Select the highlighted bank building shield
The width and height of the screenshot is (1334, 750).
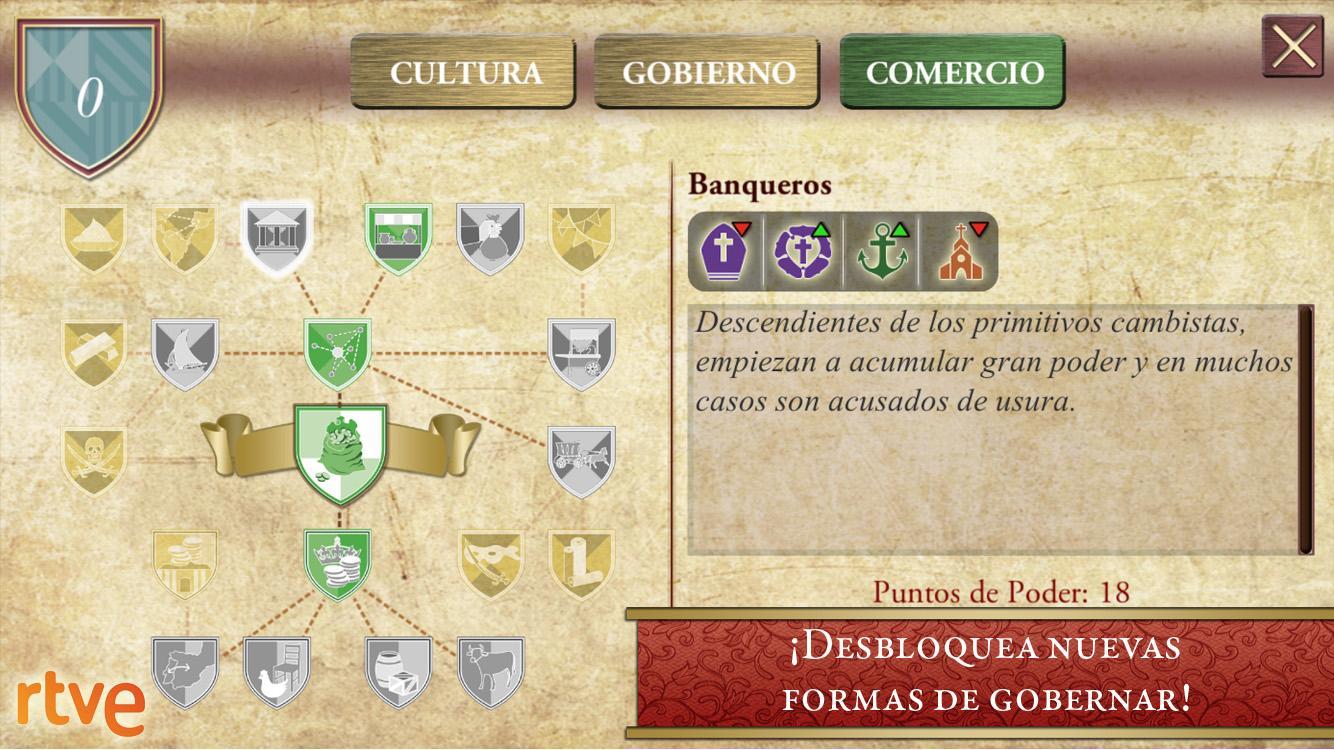pyautogui.click(x=278, y=236)
